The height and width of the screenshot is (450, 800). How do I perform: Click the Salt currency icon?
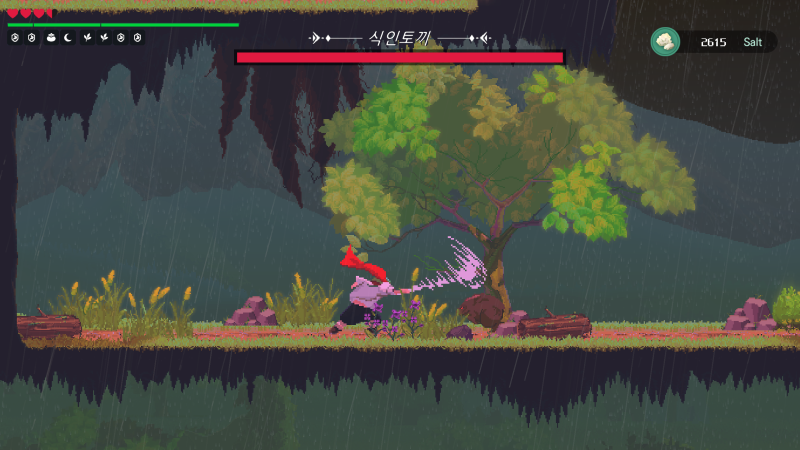(x=665, y=41)
